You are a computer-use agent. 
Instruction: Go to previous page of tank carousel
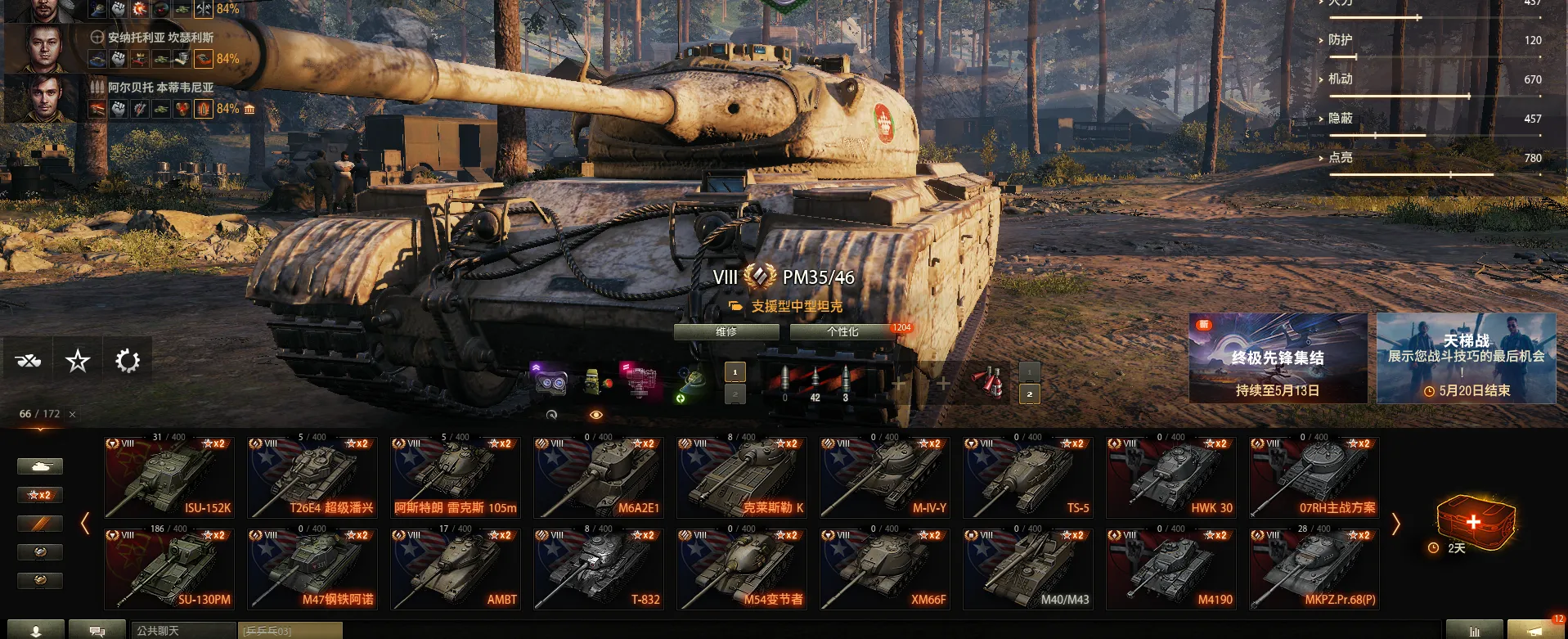[x=85, y=524]
